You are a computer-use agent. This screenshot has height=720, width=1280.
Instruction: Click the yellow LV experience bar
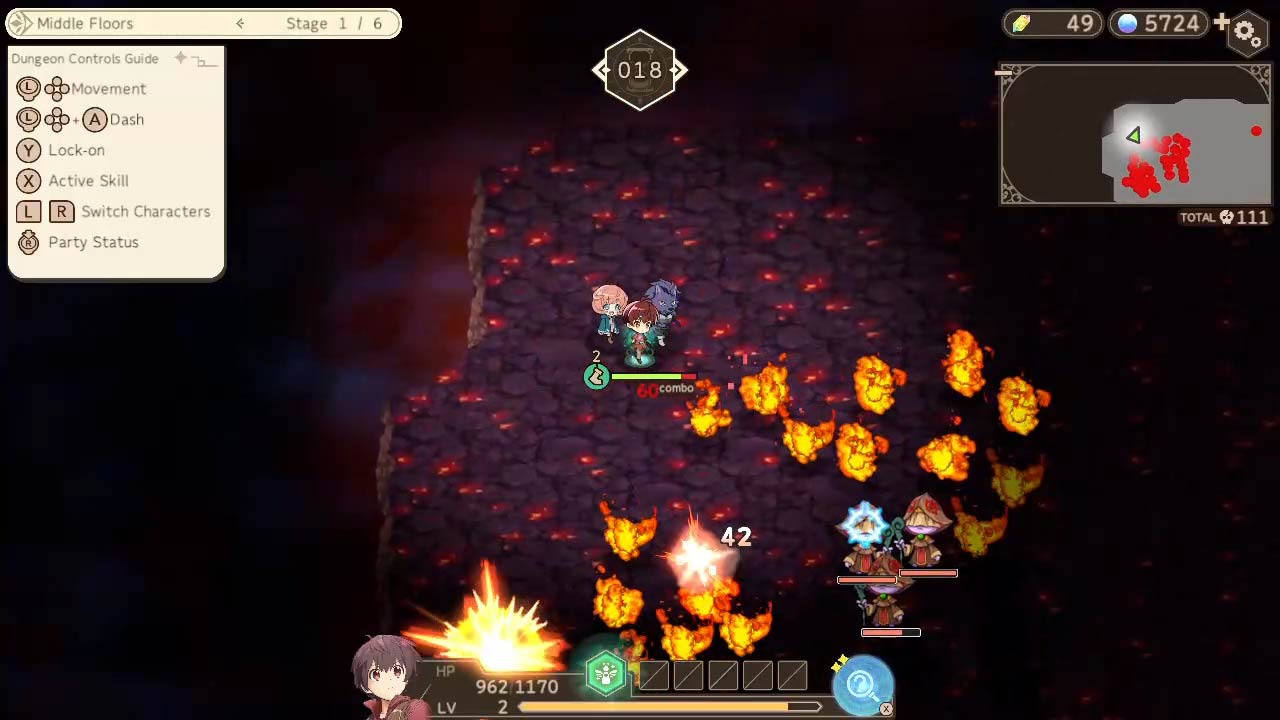[x=670, y=706]
